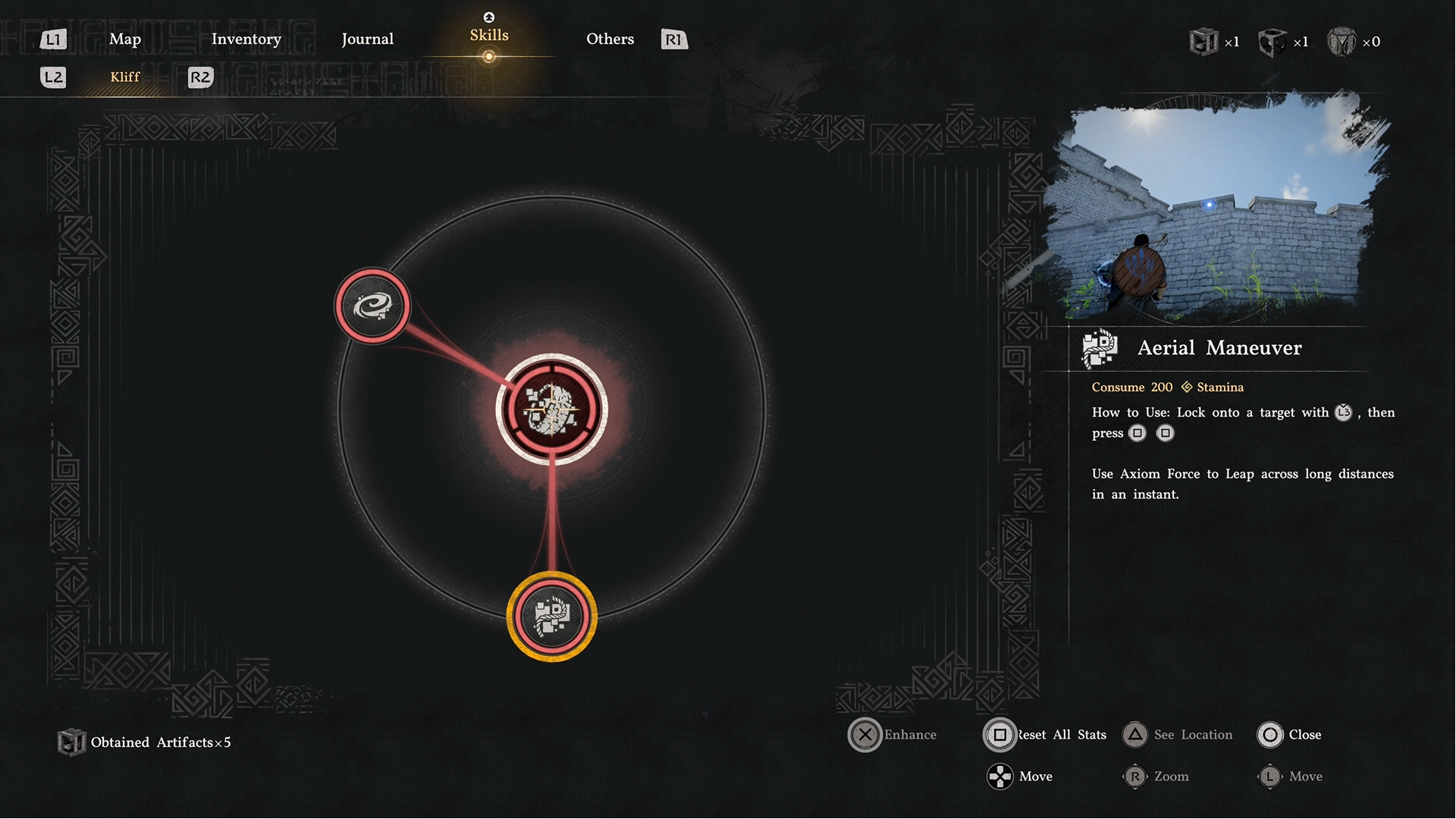Select the Kliff character tab
1456x819 pixels.
point(125,77)
